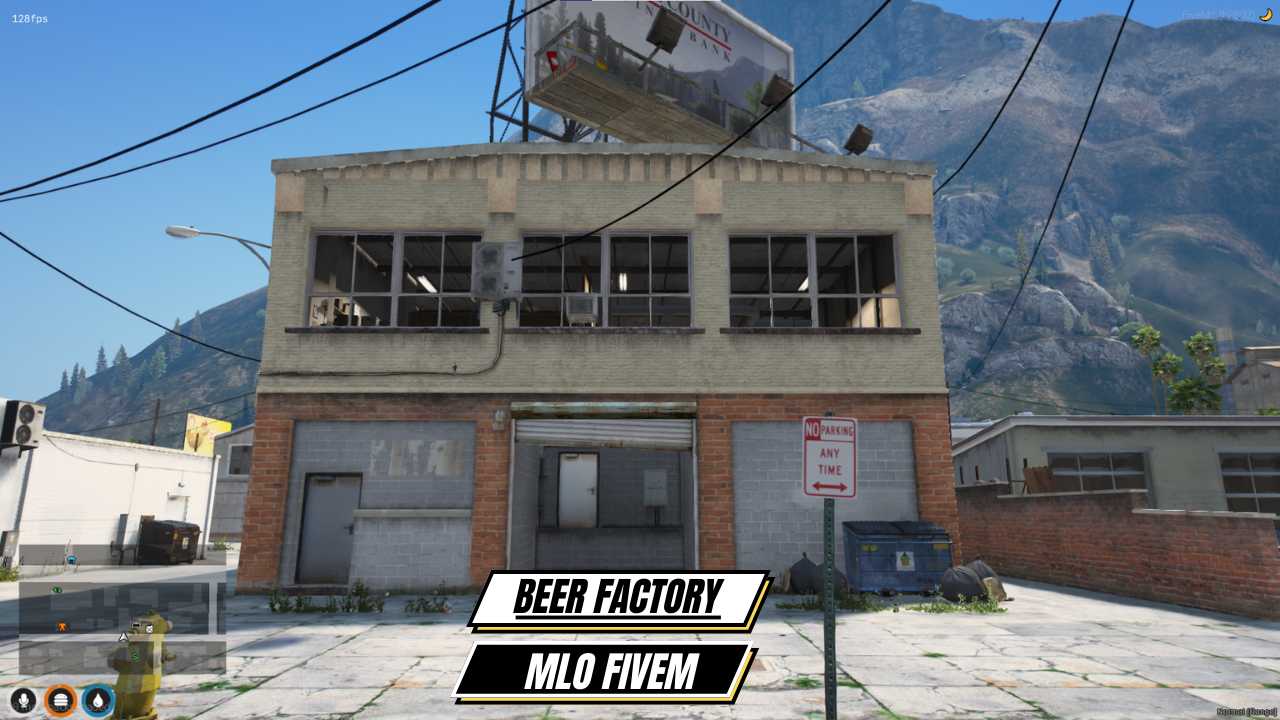Screen dimensions: 1280x720
Task: Click the white player arrow on the minimap
Action: click(123, 637)
